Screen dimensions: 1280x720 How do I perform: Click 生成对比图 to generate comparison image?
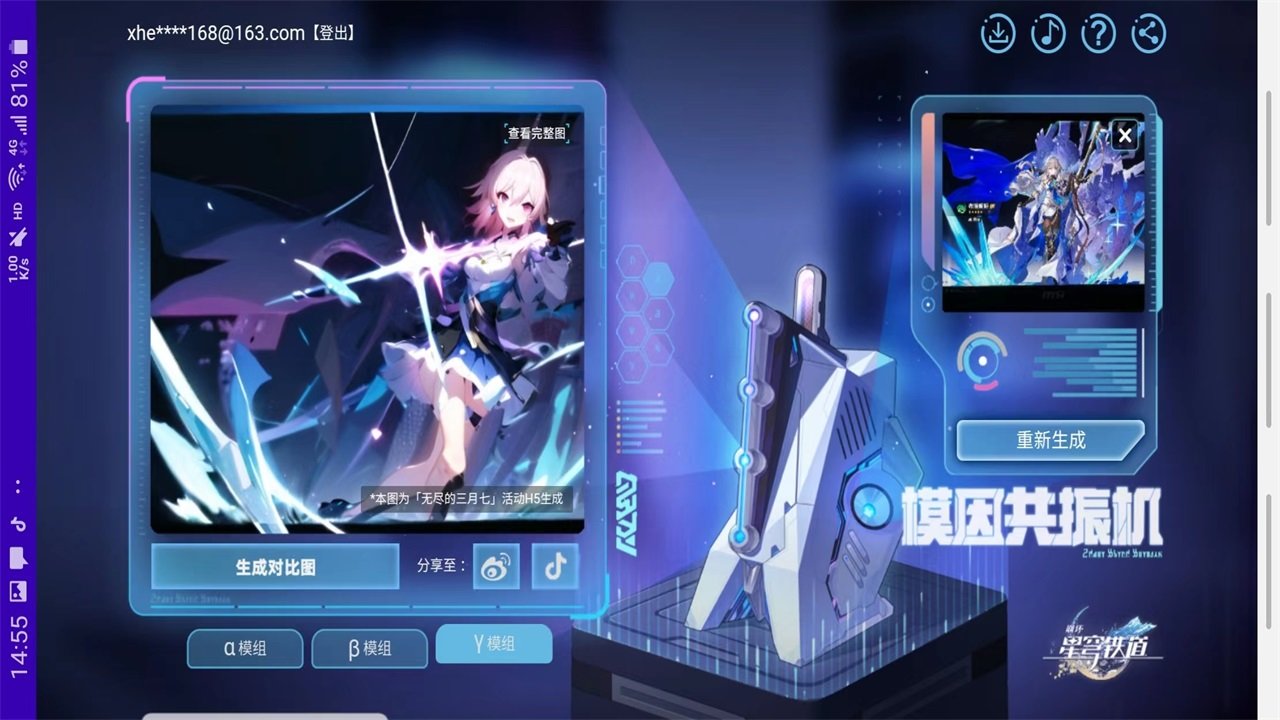coord(275,566)
